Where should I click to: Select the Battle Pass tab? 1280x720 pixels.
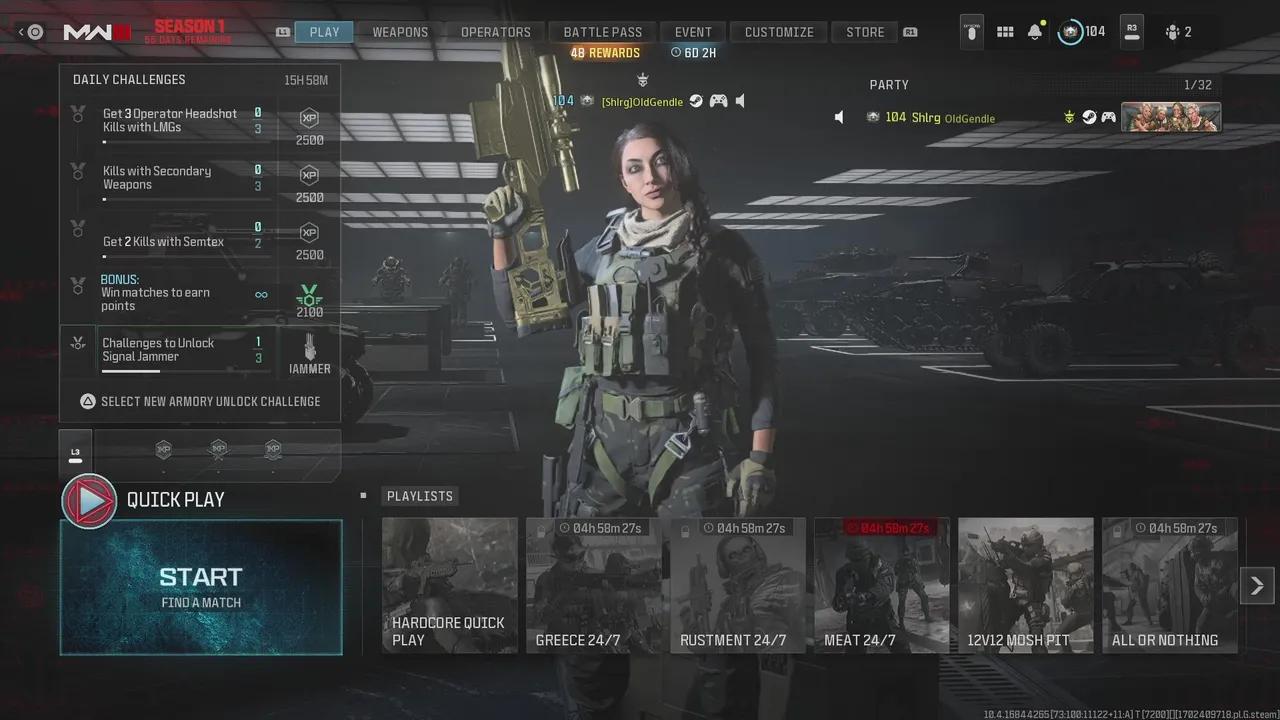coord(602,32)
